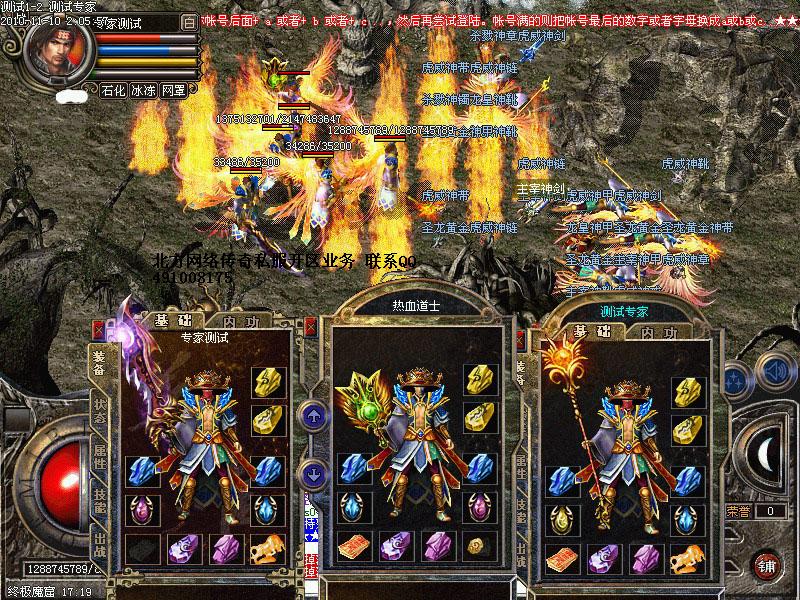Click the 石化 status button
Image resolution: width=800 pixels, height=600 pixels.
click(113, 90)
